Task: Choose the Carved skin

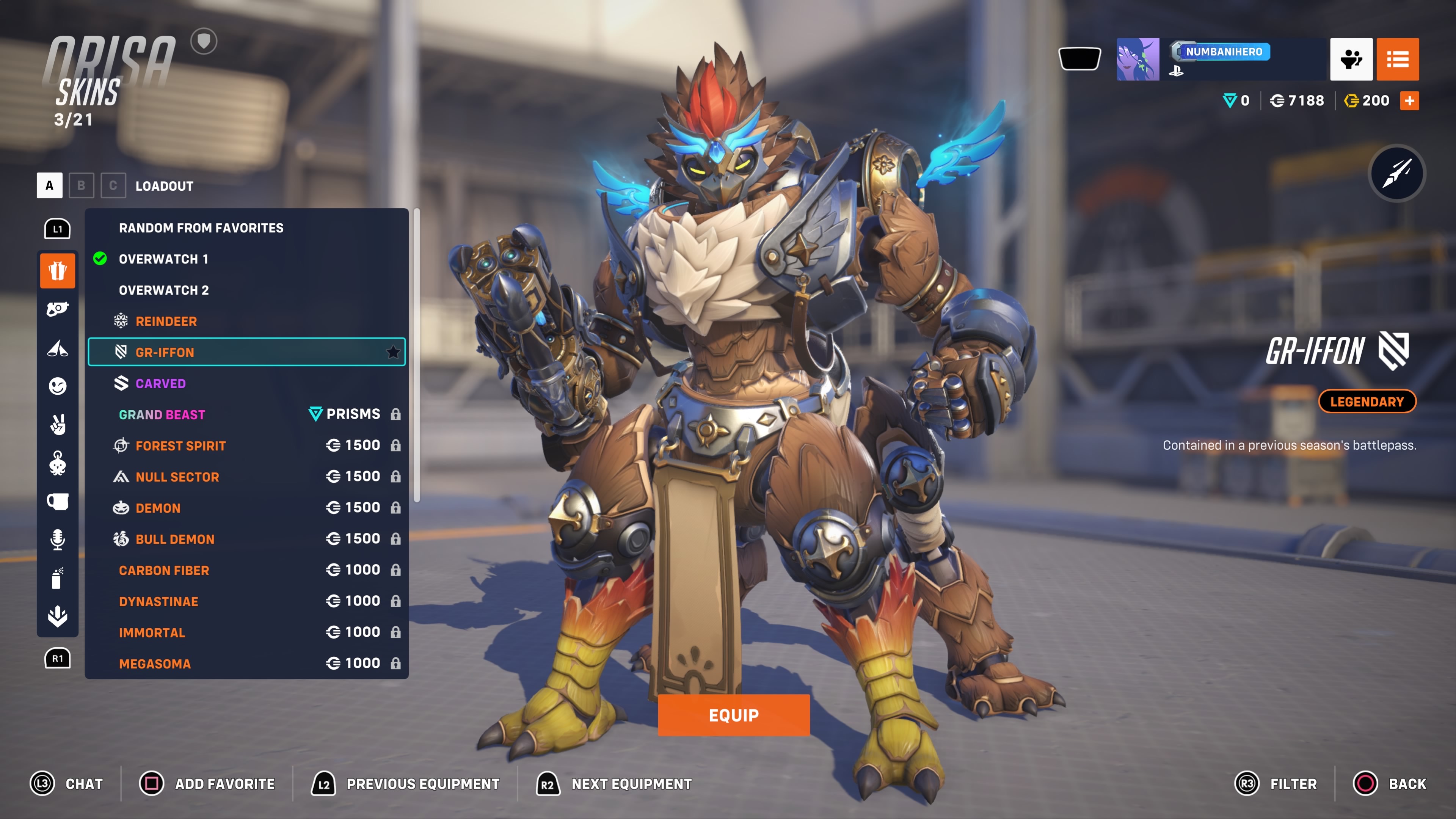Action: (x=160, y=383)
